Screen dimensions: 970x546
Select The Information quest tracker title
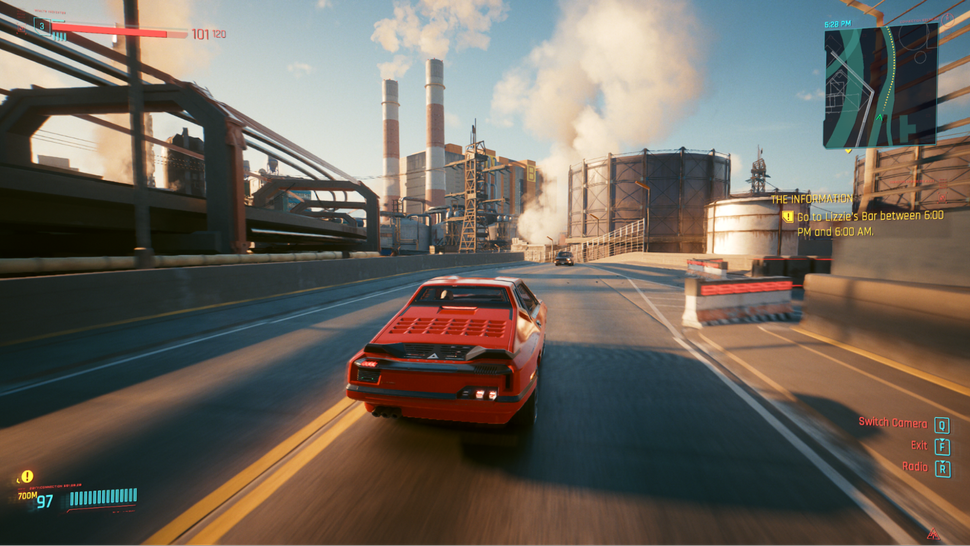pos(812,200)
